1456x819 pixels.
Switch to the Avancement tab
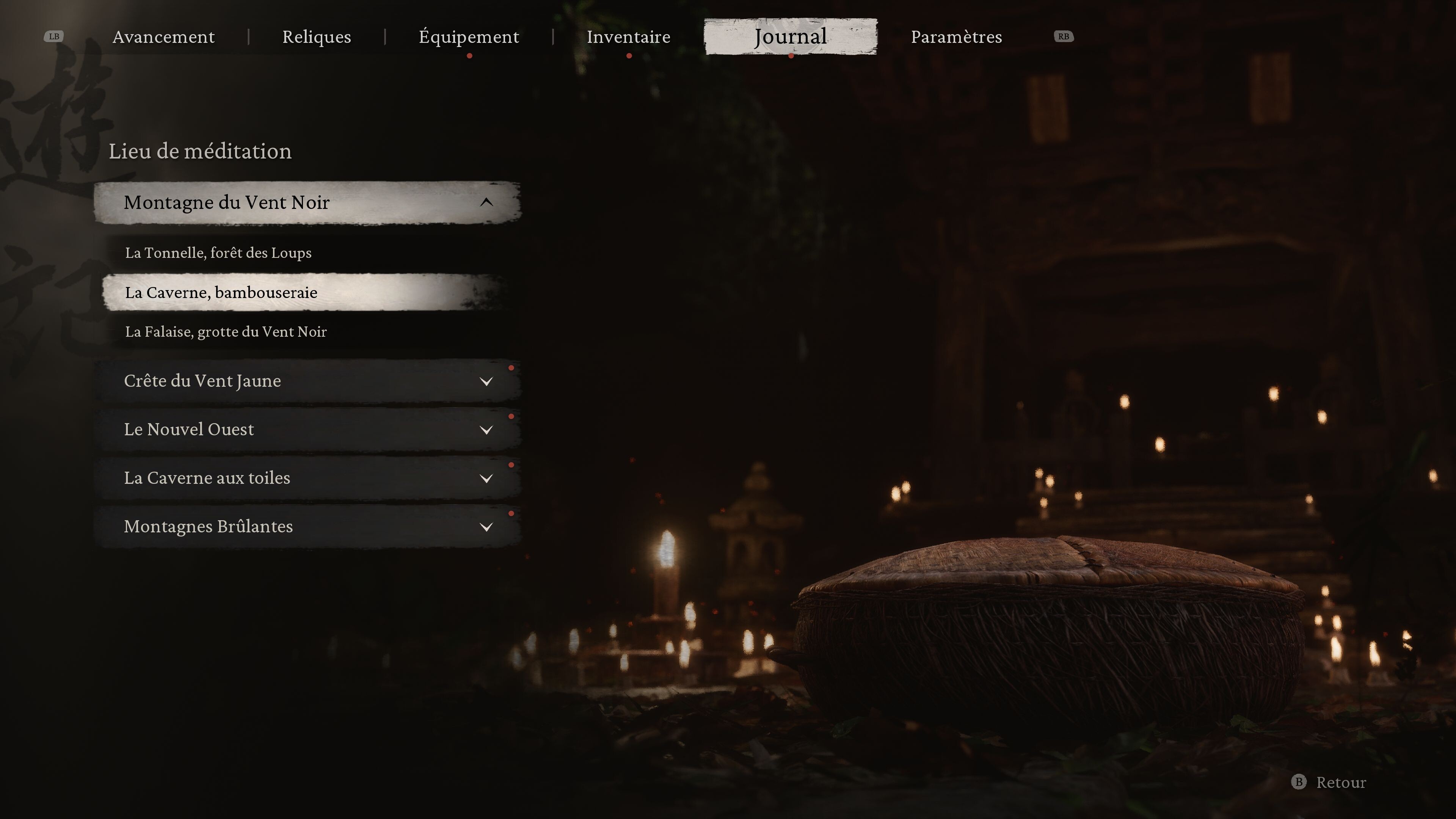tap(163, 37)
